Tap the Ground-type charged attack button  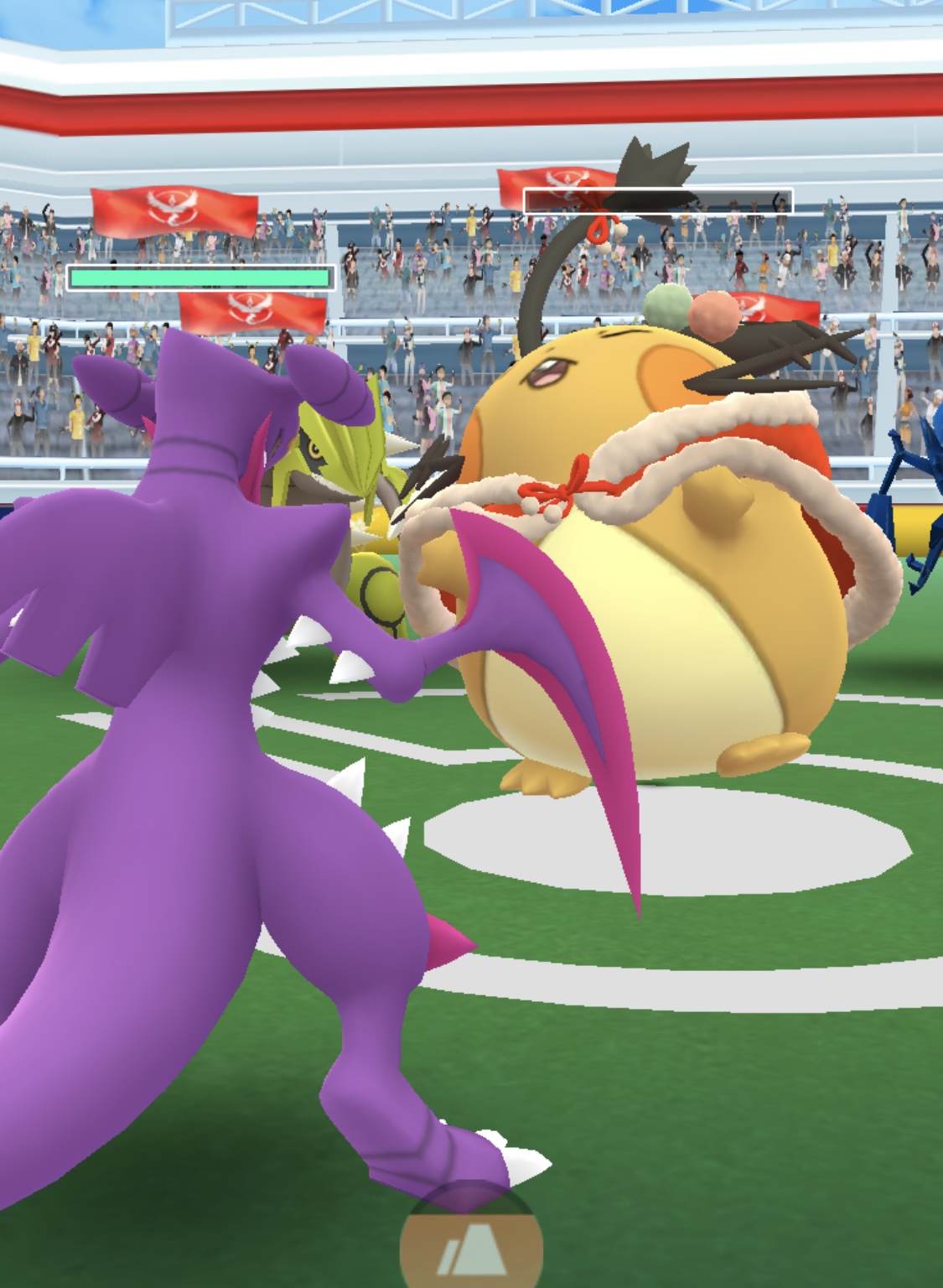click(x=470, y=1248)
